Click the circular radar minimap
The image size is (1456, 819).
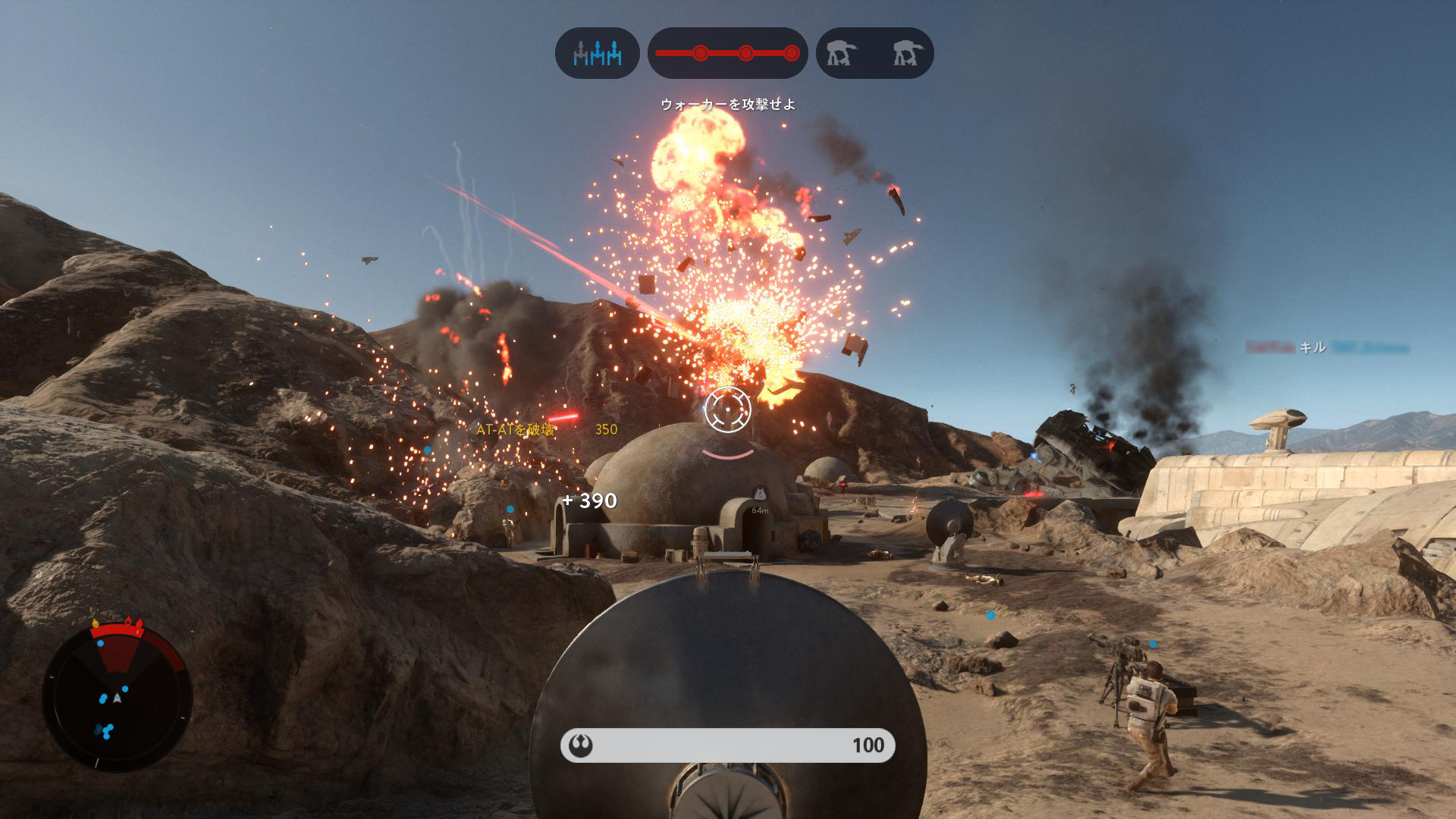coord(117,695)
